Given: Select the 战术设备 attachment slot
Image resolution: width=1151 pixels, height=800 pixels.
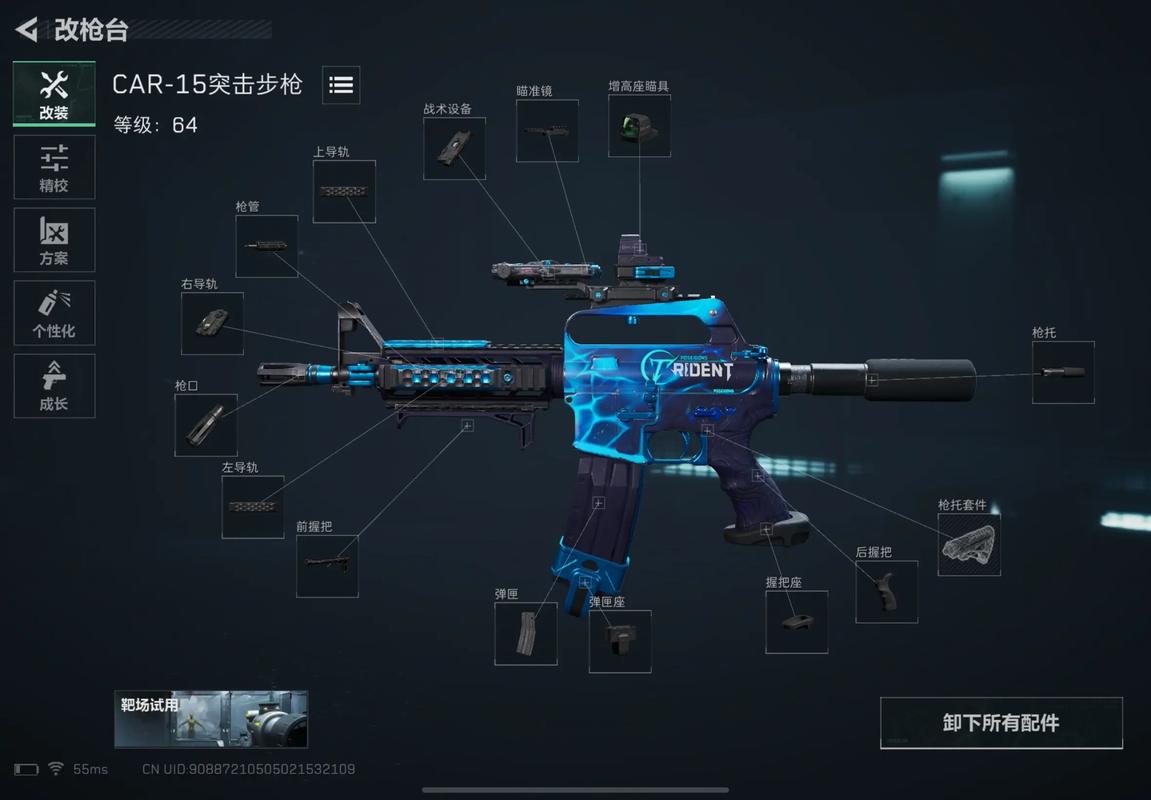Looking at the screenshot, I should point(454,148).
